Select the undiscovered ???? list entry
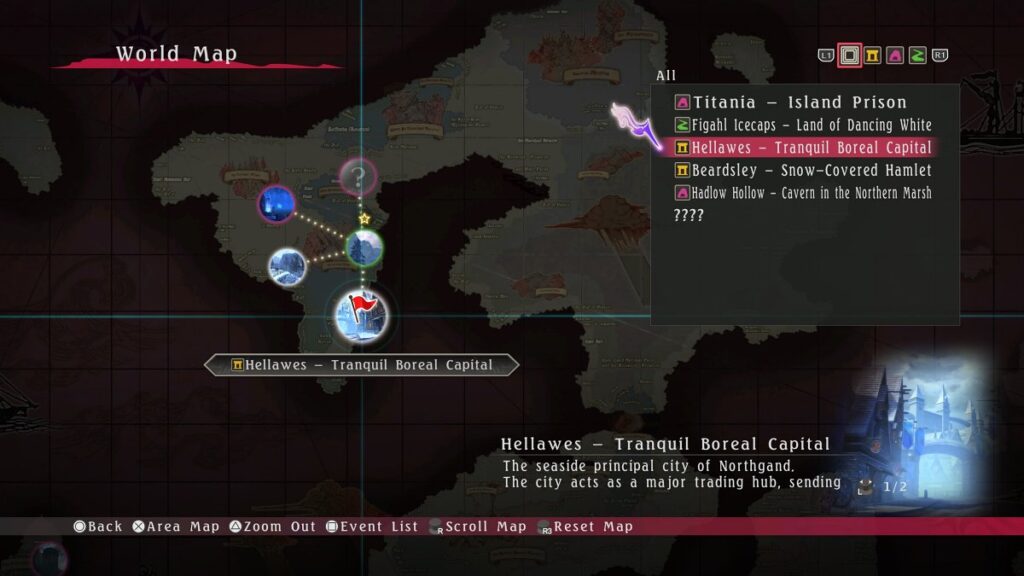 pos(690,215)
